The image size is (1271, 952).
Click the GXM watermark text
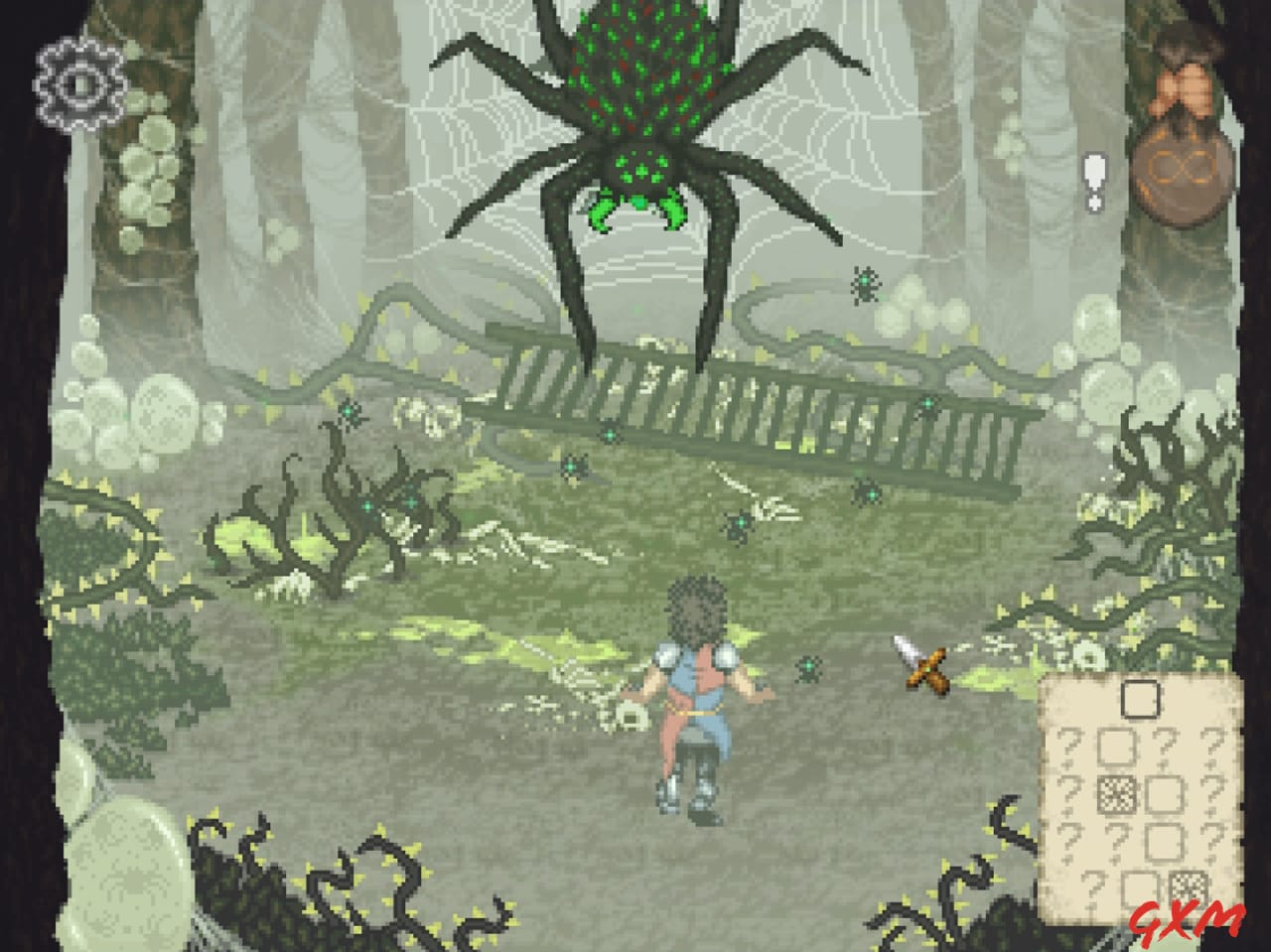click(x=1188, y=922)
